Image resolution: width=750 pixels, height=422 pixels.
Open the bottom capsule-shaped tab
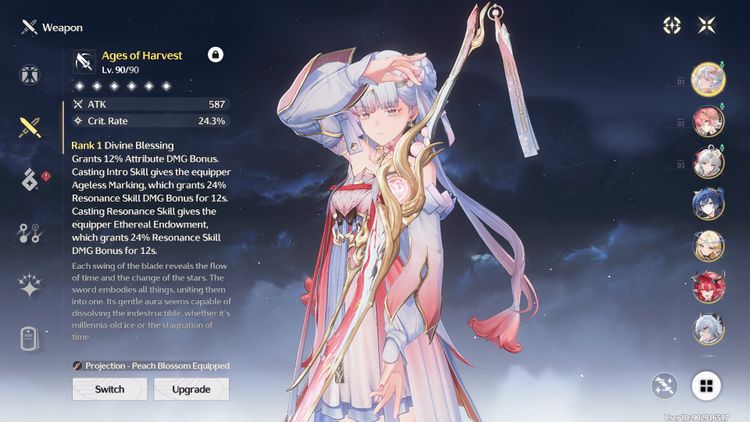(x=30, y=339)
